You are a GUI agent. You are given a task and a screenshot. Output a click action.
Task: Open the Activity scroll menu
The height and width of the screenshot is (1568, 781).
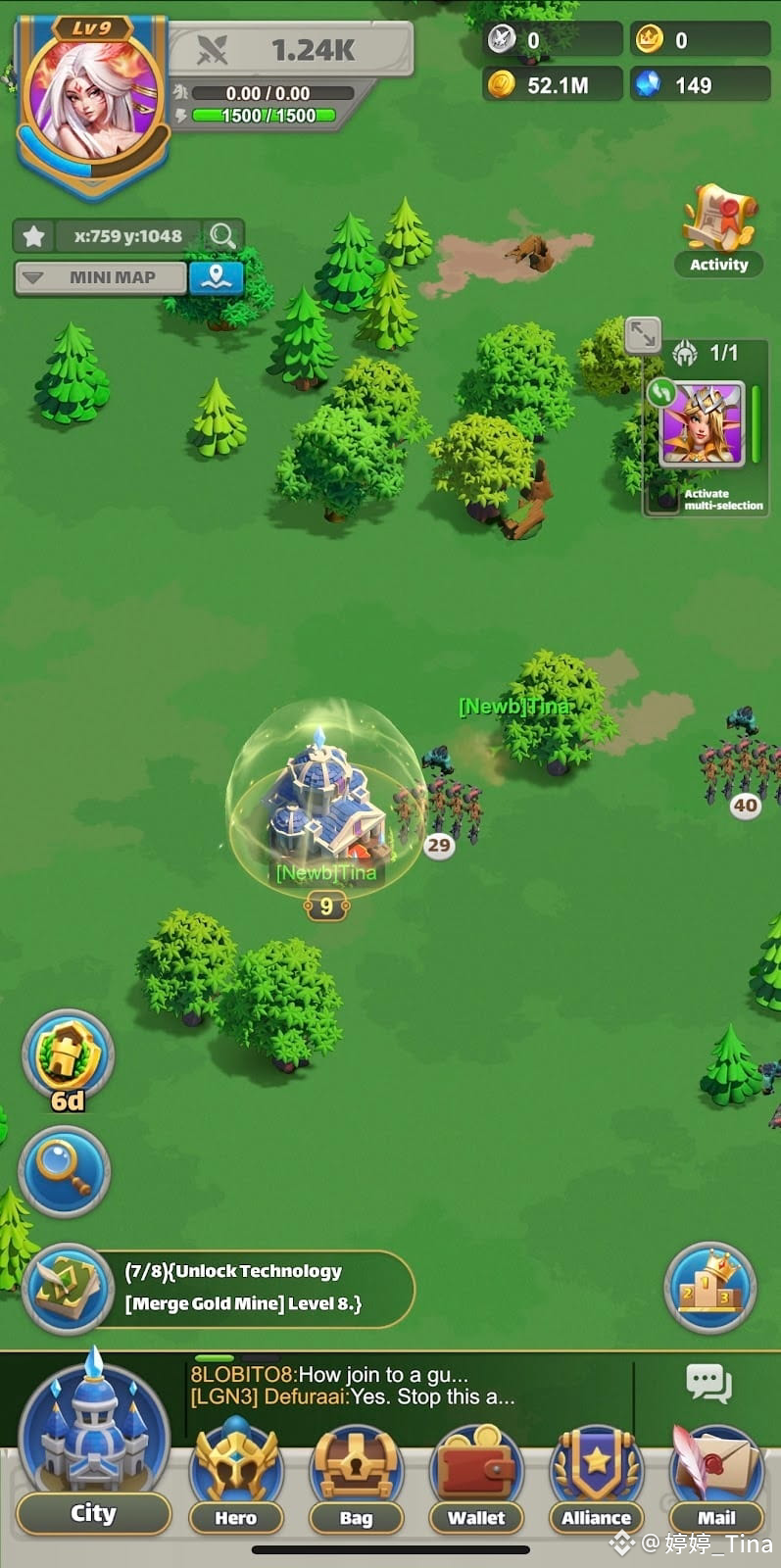tap(718, 229)
